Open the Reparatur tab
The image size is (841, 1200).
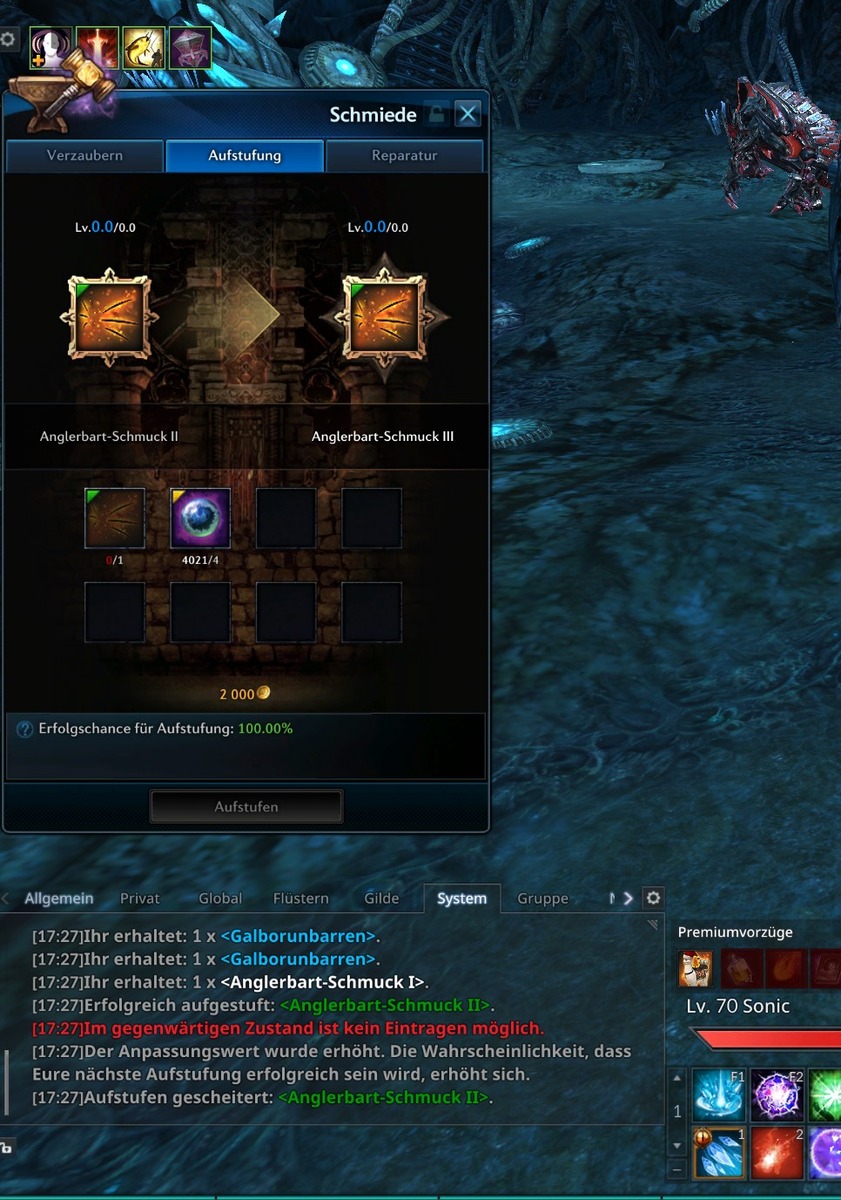coord(404,156)
